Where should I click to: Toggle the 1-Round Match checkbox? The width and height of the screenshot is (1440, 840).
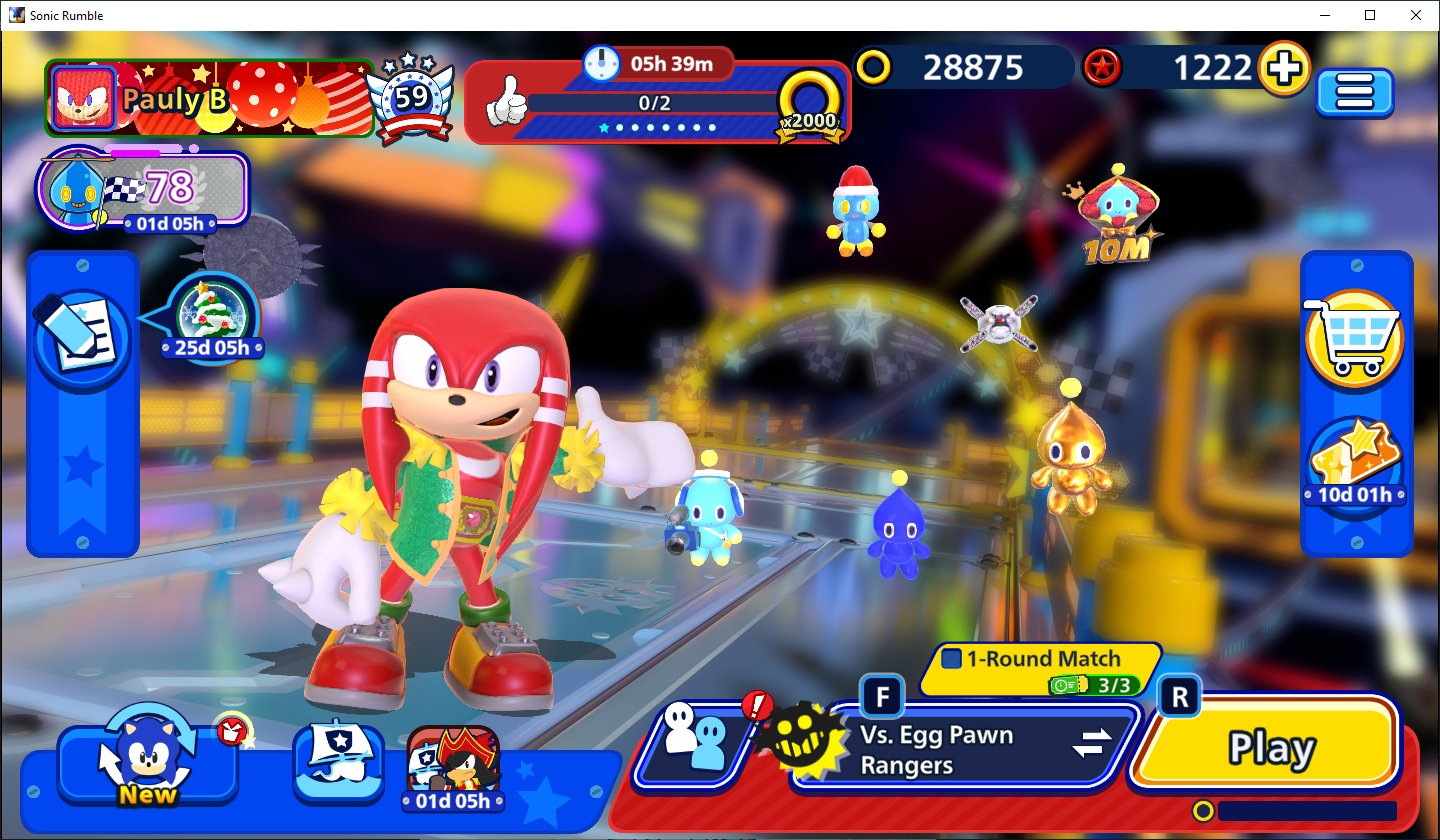[952, 659]
